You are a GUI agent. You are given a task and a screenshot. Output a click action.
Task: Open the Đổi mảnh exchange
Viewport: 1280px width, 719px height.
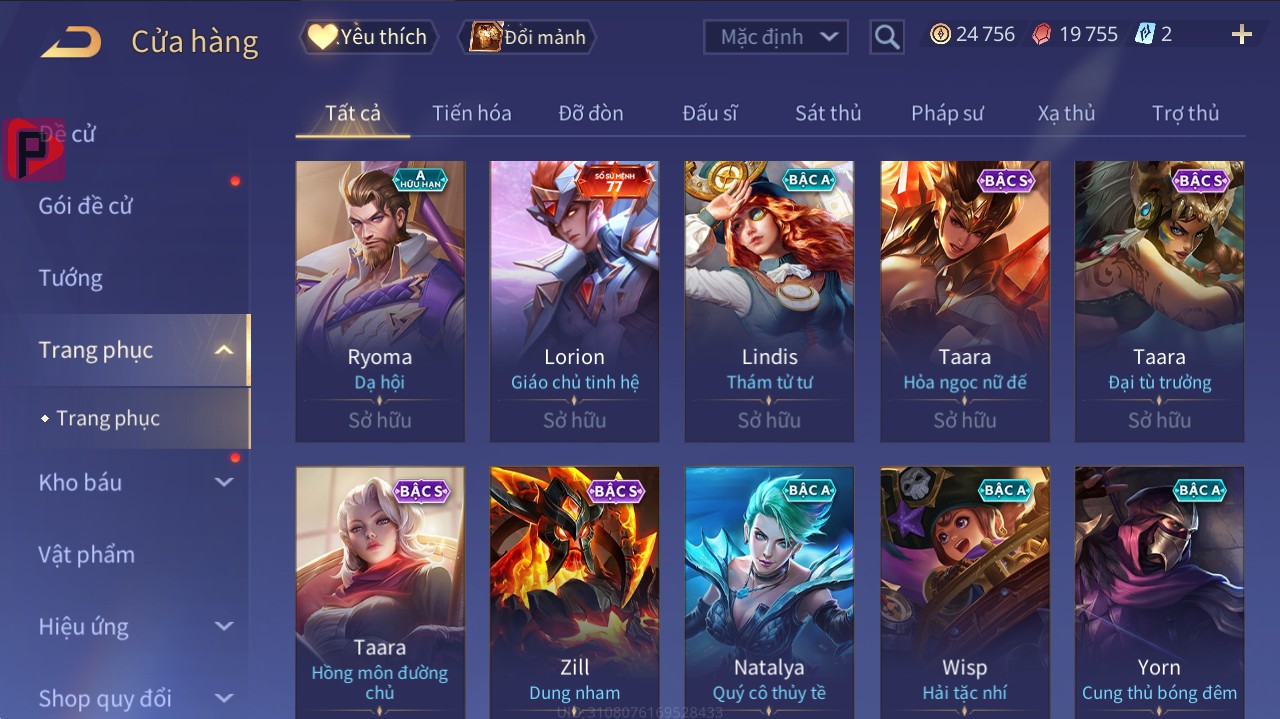(x=529, y=37)
